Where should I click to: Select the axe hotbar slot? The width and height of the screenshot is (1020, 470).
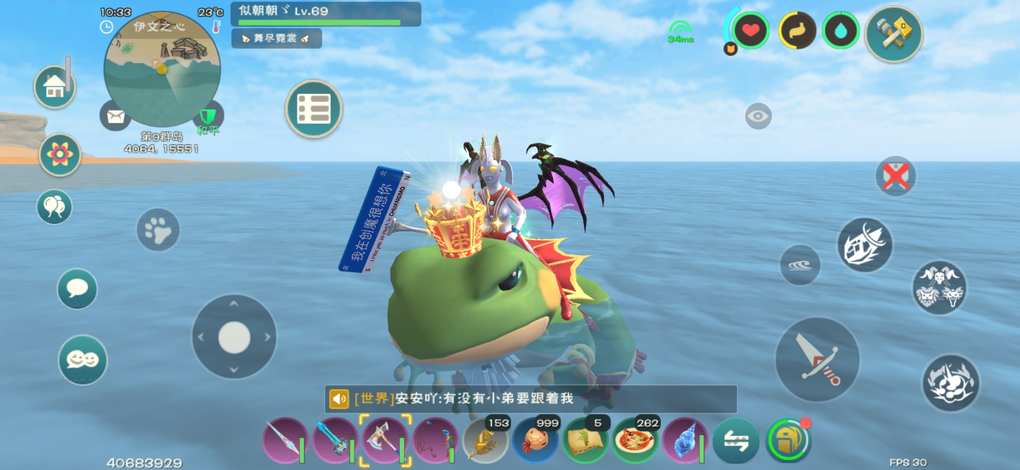click(385, 440)
